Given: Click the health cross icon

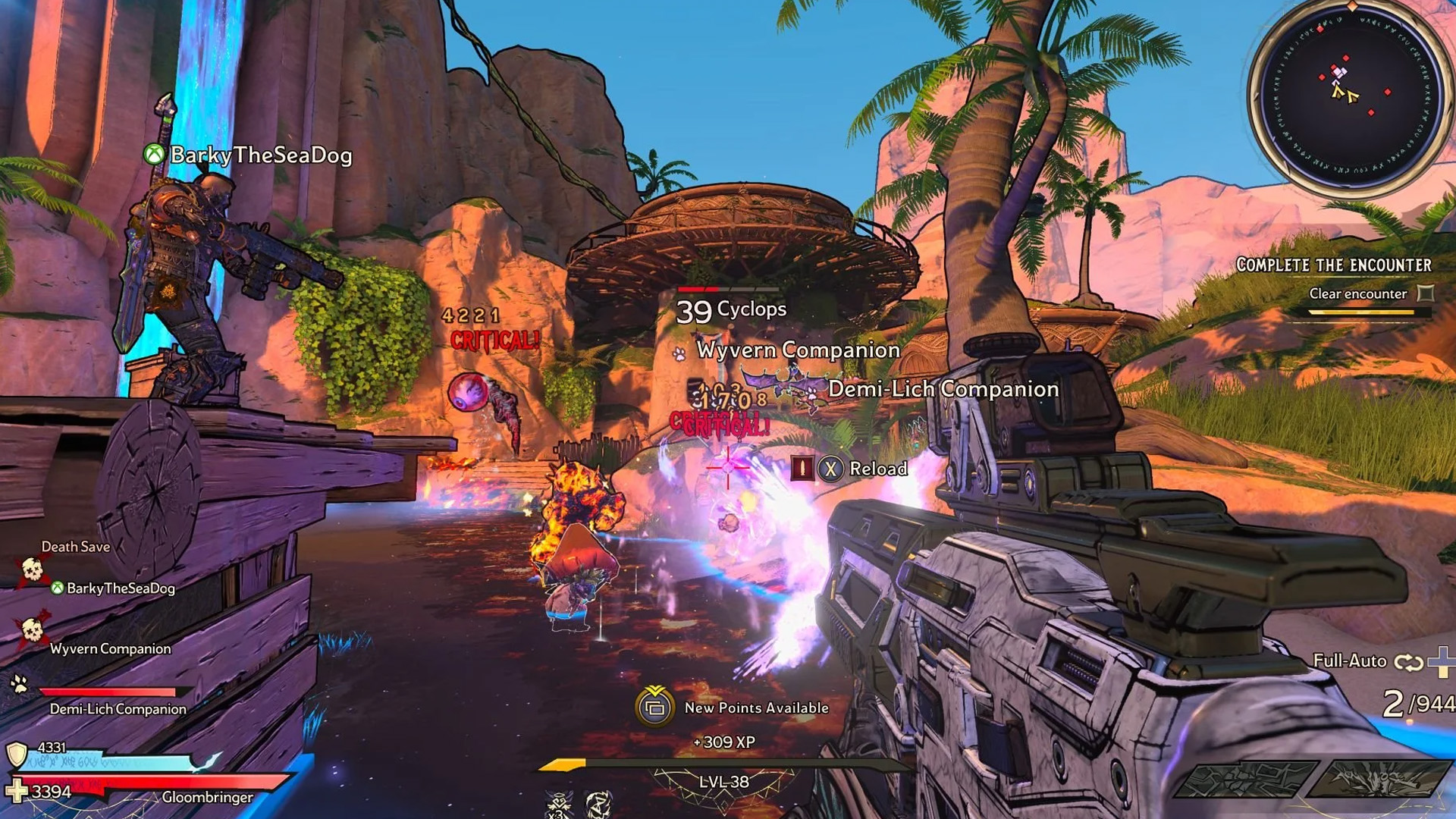Looking at the screenshot, I should 17,791.
